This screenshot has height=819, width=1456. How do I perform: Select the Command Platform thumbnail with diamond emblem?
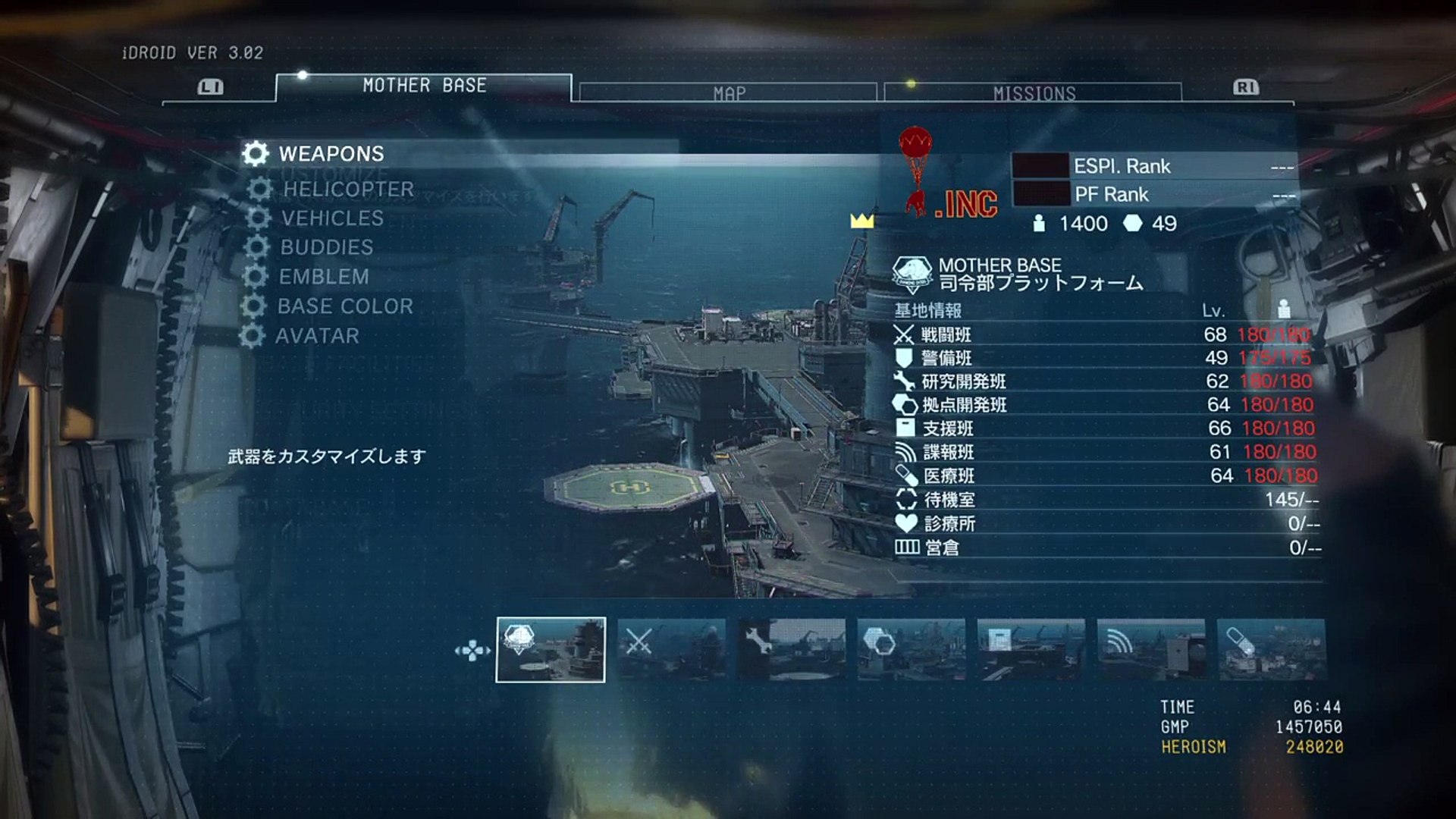pyautogui.click(x=551, y=650)
